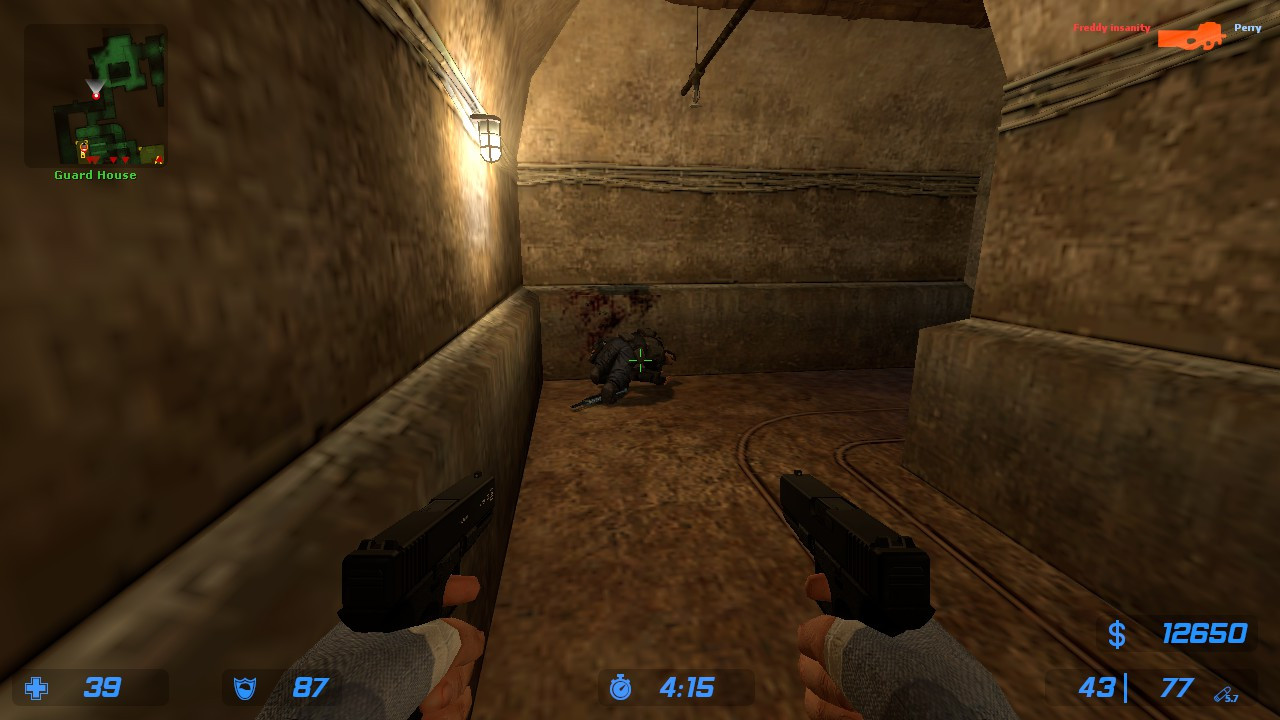Click the ammo reserve count 77

coord(1177,688)
